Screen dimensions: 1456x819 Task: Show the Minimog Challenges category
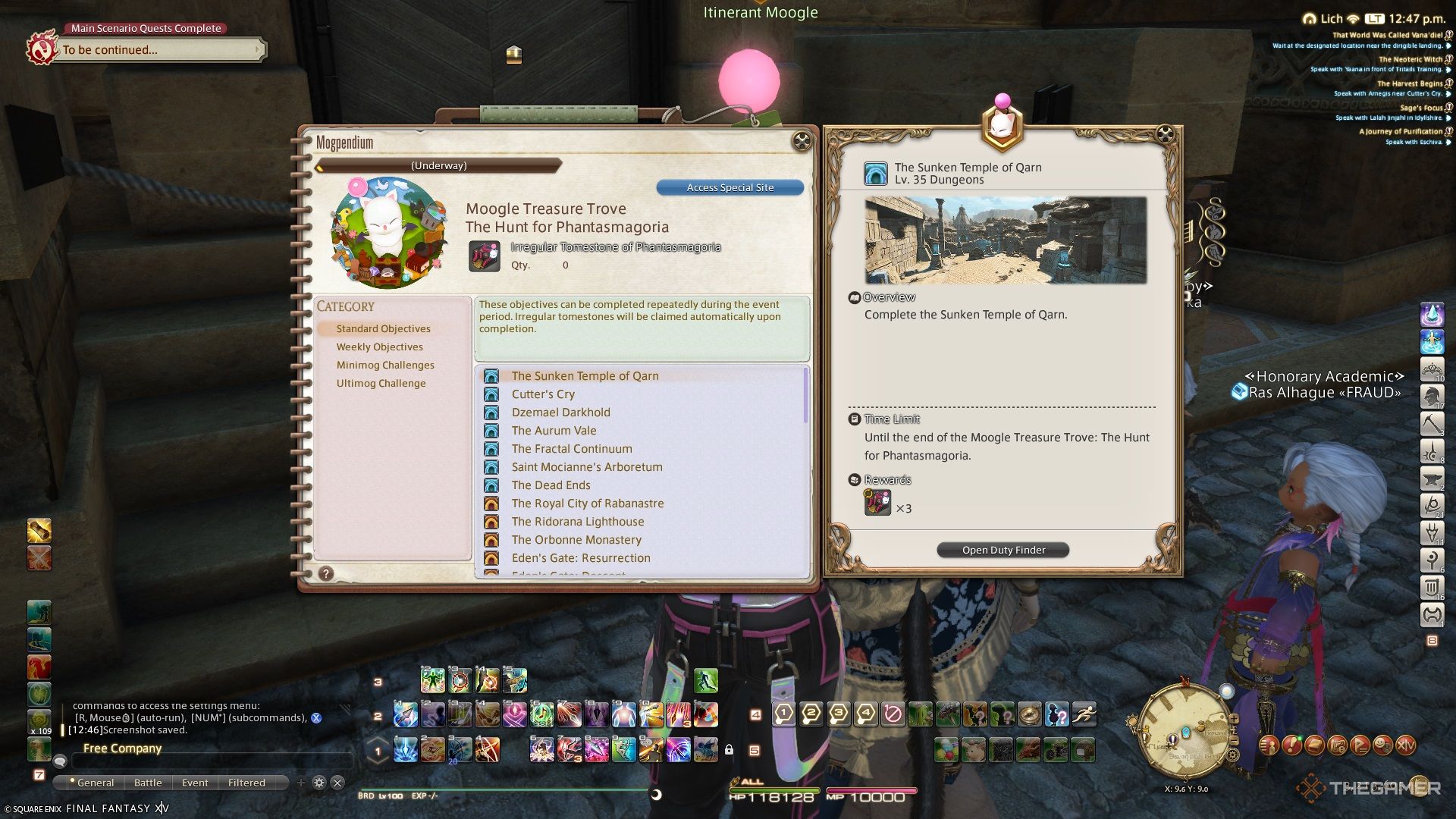pyautogui.click(x=385, y=366)
